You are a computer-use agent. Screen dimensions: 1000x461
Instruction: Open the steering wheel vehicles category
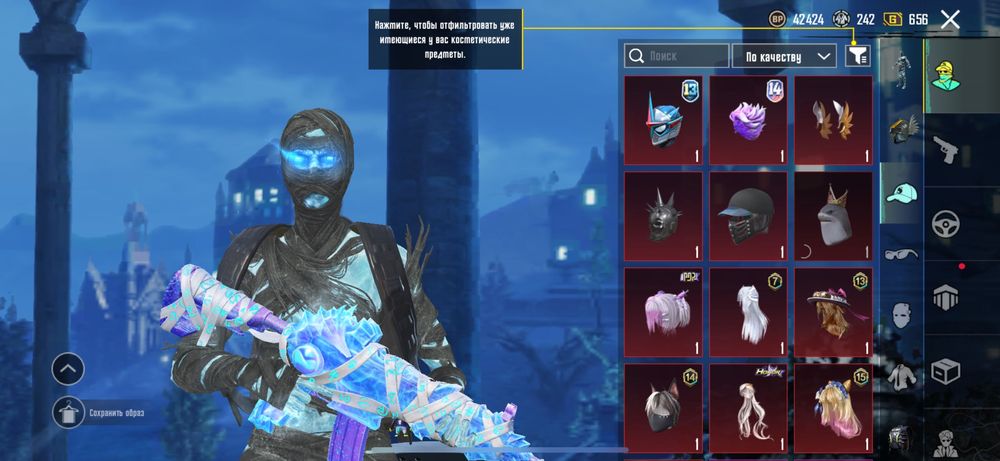tap(943, 222)
